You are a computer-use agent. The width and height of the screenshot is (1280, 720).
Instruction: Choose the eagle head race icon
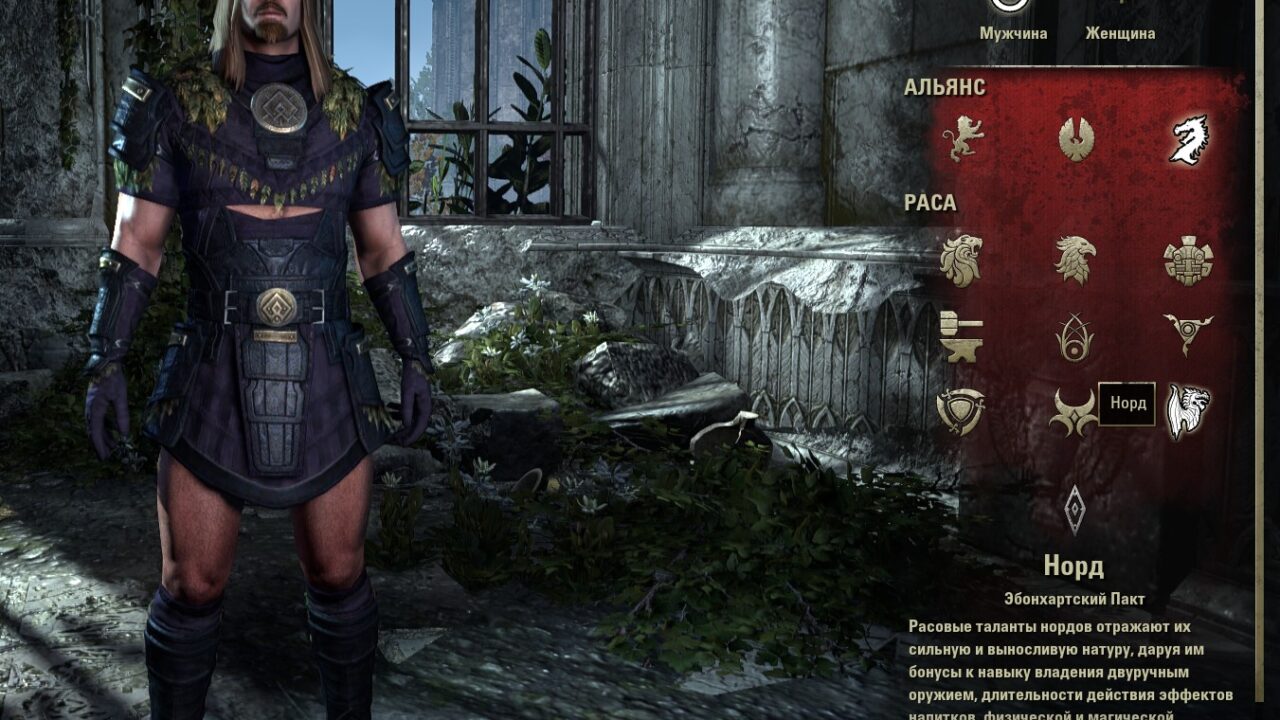[x=1075, y=260]
